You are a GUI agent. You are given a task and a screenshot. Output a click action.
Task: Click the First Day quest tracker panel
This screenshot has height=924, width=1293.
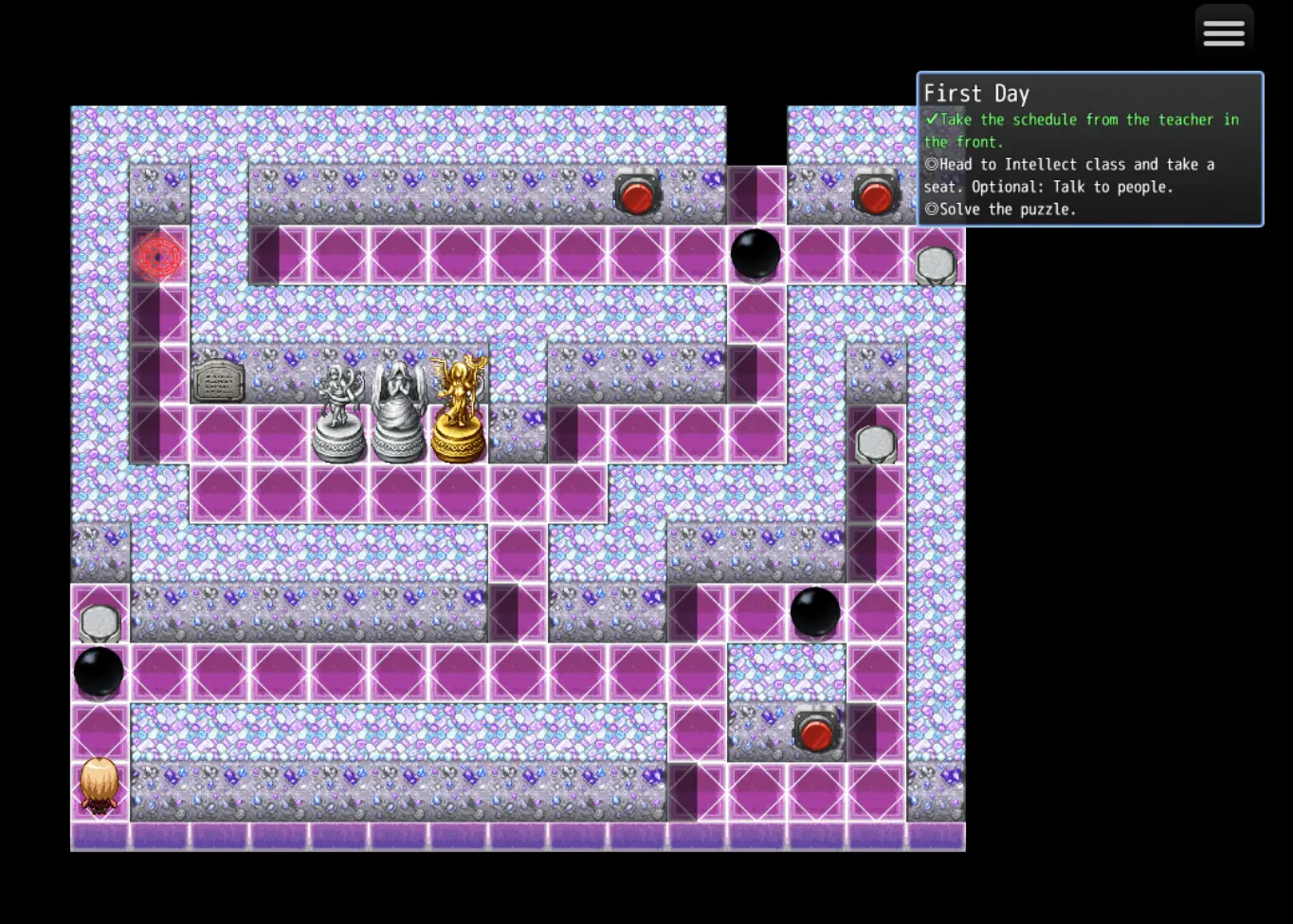pyautogui.click(x=1089, y=150)
